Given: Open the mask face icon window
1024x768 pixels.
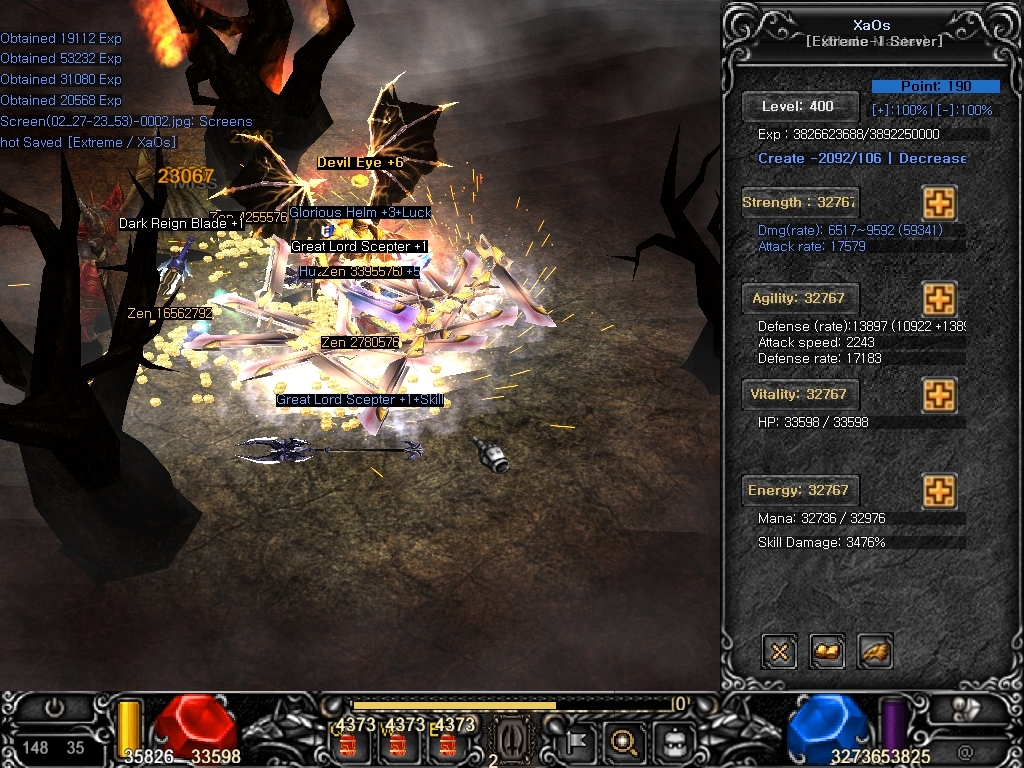Looking at the screenshot, I should [x=672, y=742].
